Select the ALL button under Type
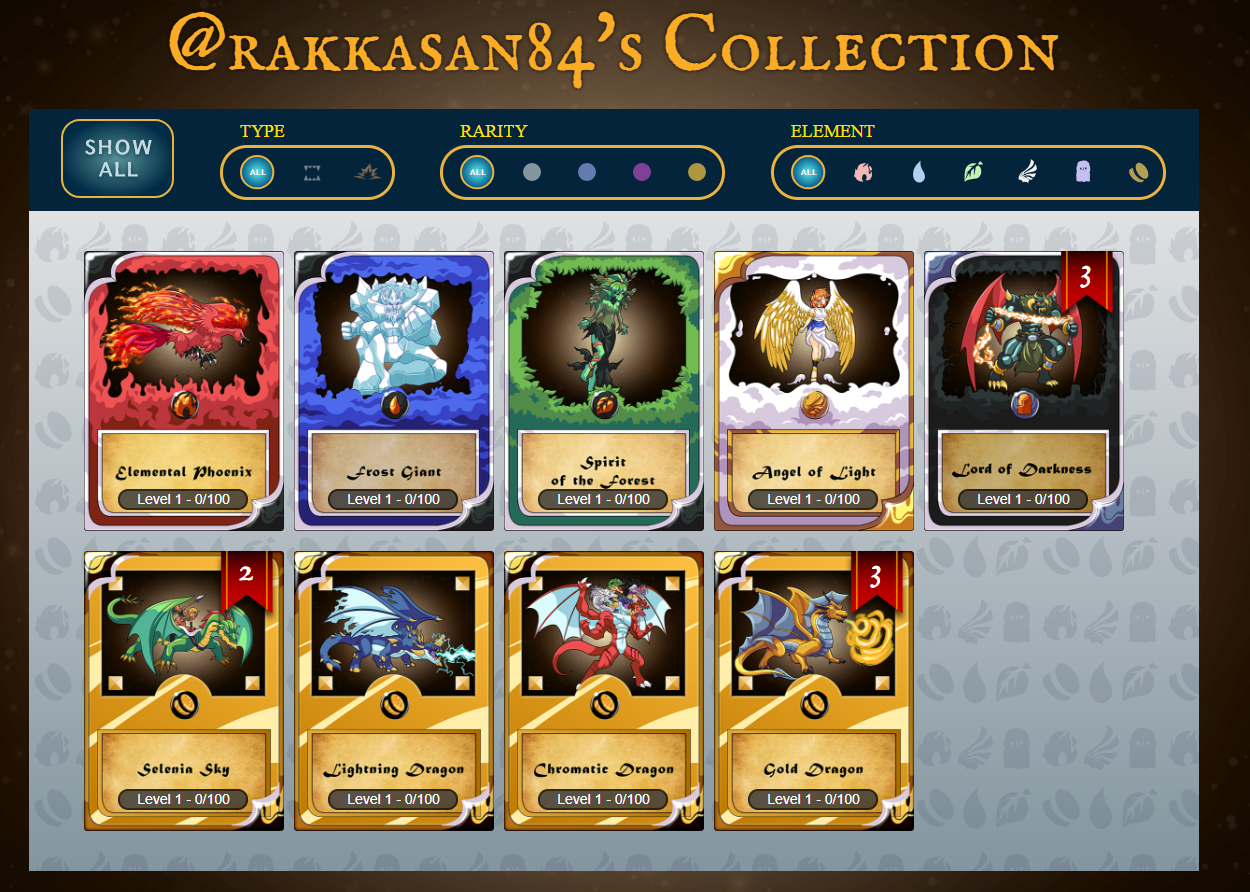The image size is (1250, 892). tap(257, 173)
